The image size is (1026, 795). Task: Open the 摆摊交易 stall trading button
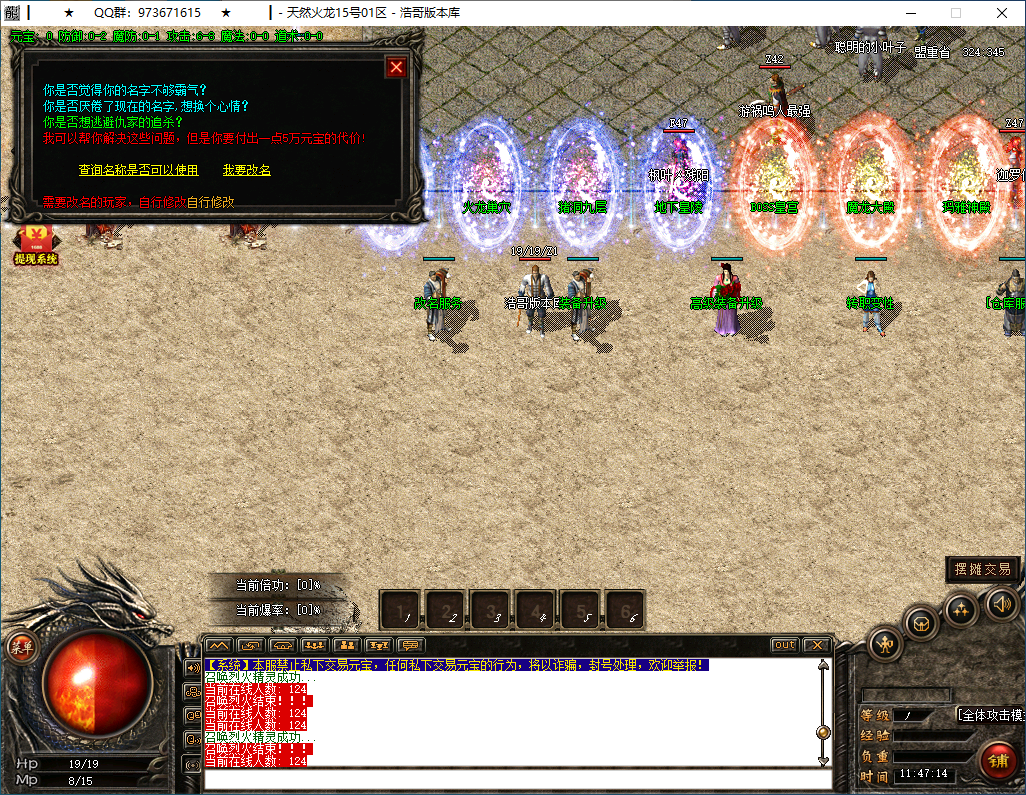tap(983, 569)
